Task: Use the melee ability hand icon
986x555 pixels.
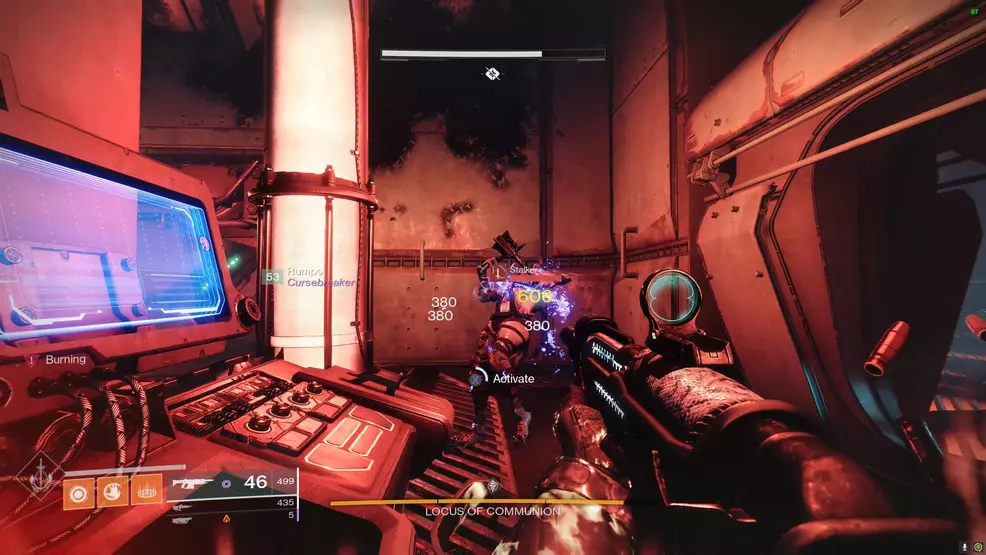Action: pyautogui.click(x=113, y=491)
